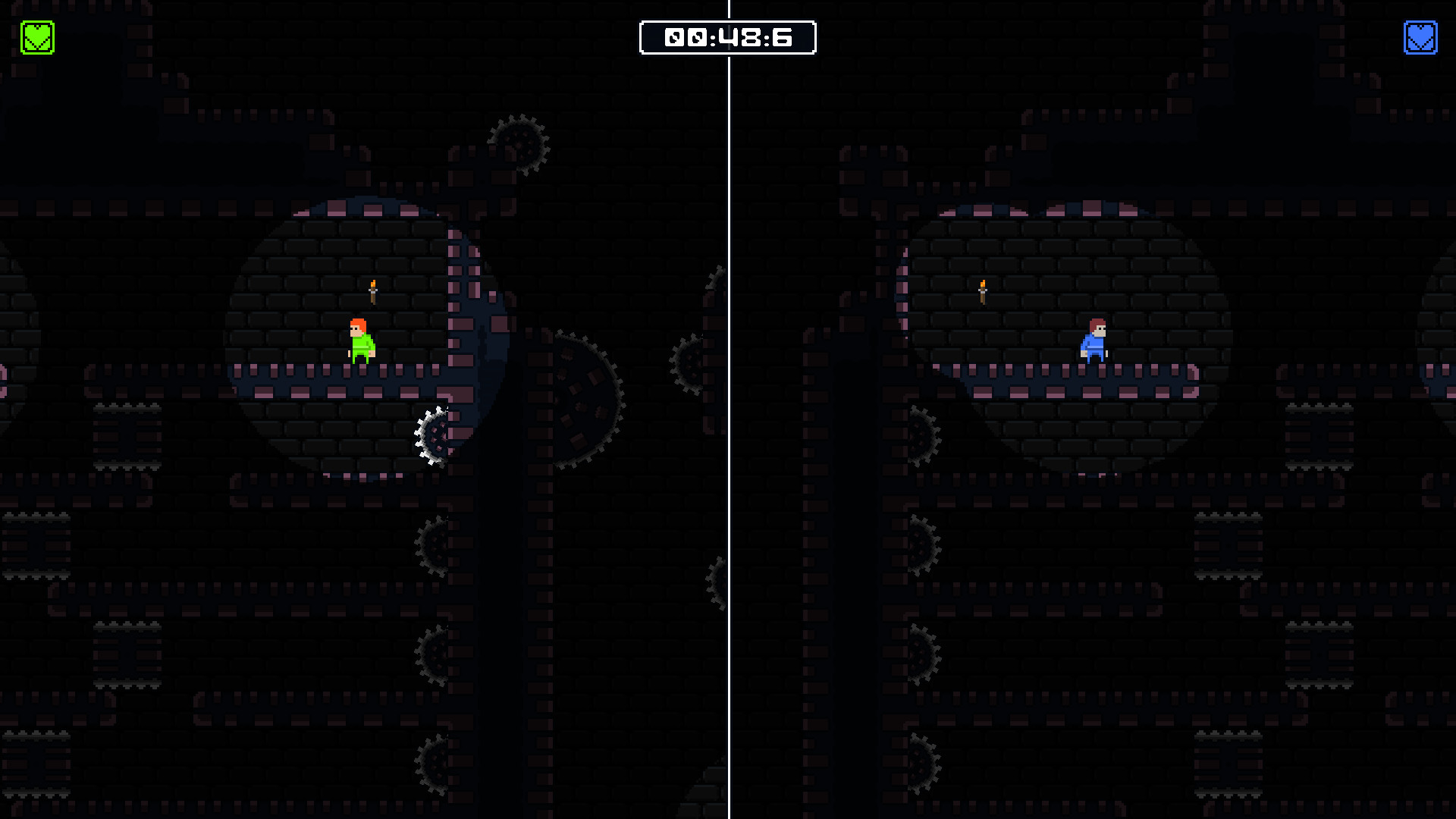Click the white spinning saw blade near green player
This screenshot has height=819, width=1456.
[433, 437]
